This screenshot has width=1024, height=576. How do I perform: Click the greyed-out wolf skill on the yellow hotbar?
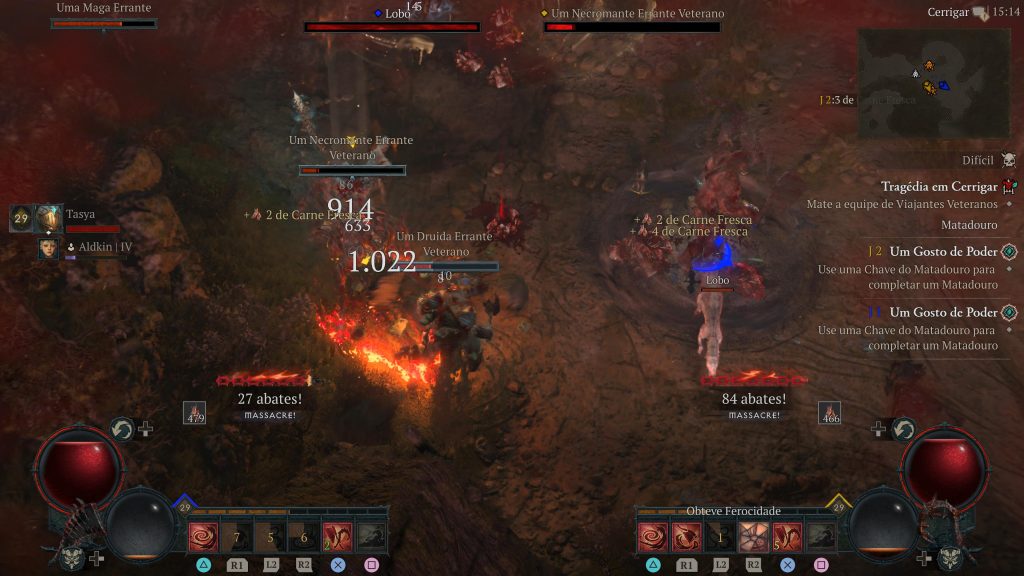pyautogui.click(x=821, y=537)
